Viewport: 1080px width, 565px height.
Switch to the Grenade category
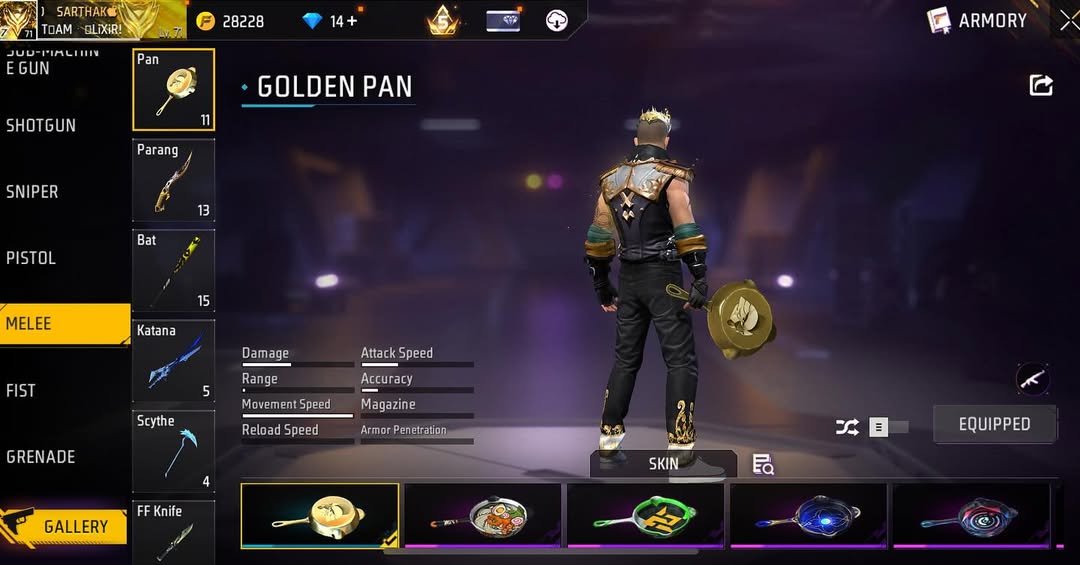tap(41, 457)
